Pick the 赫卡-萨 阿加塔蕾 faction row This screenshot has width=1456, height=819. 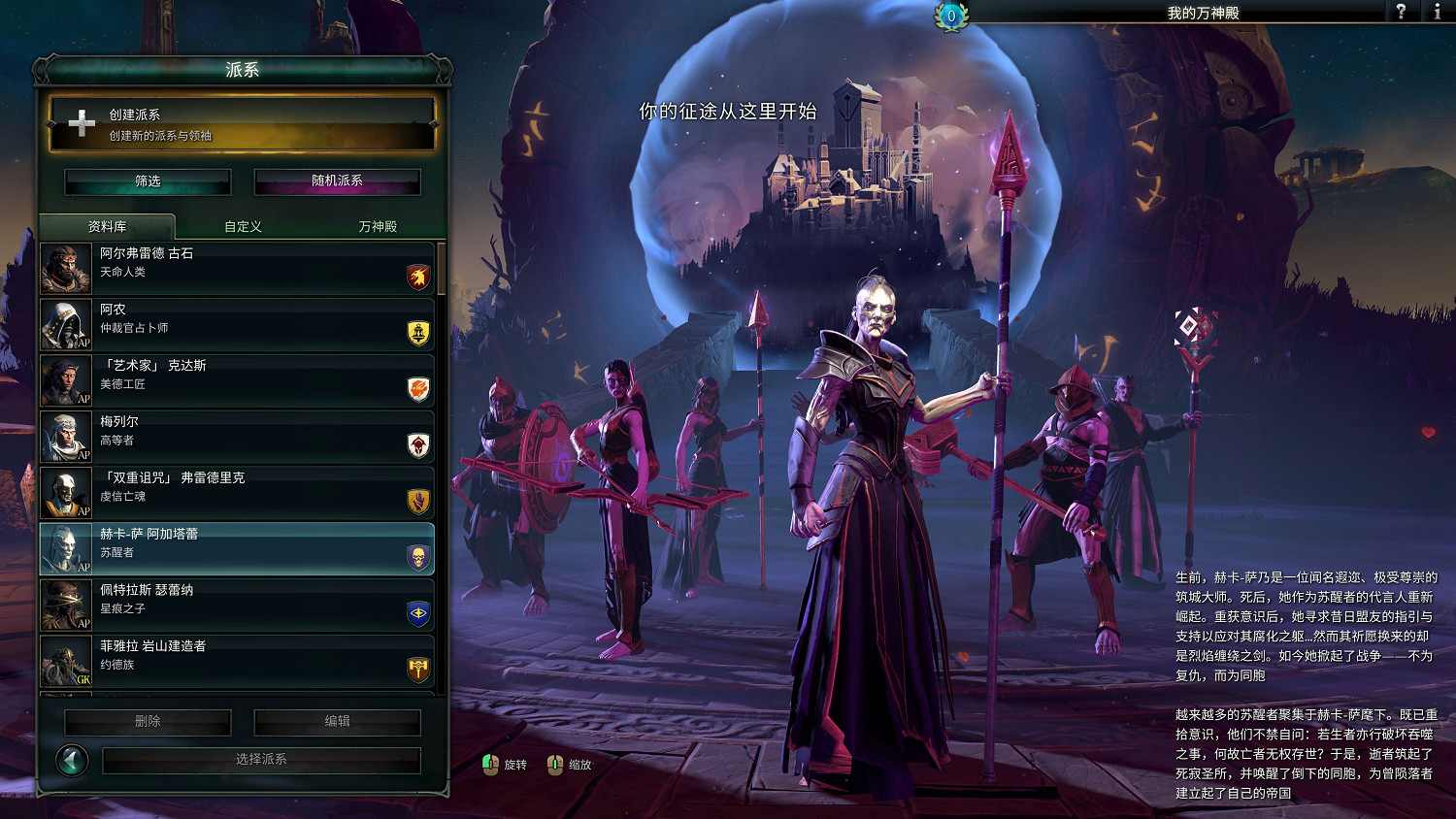[236, 549]
